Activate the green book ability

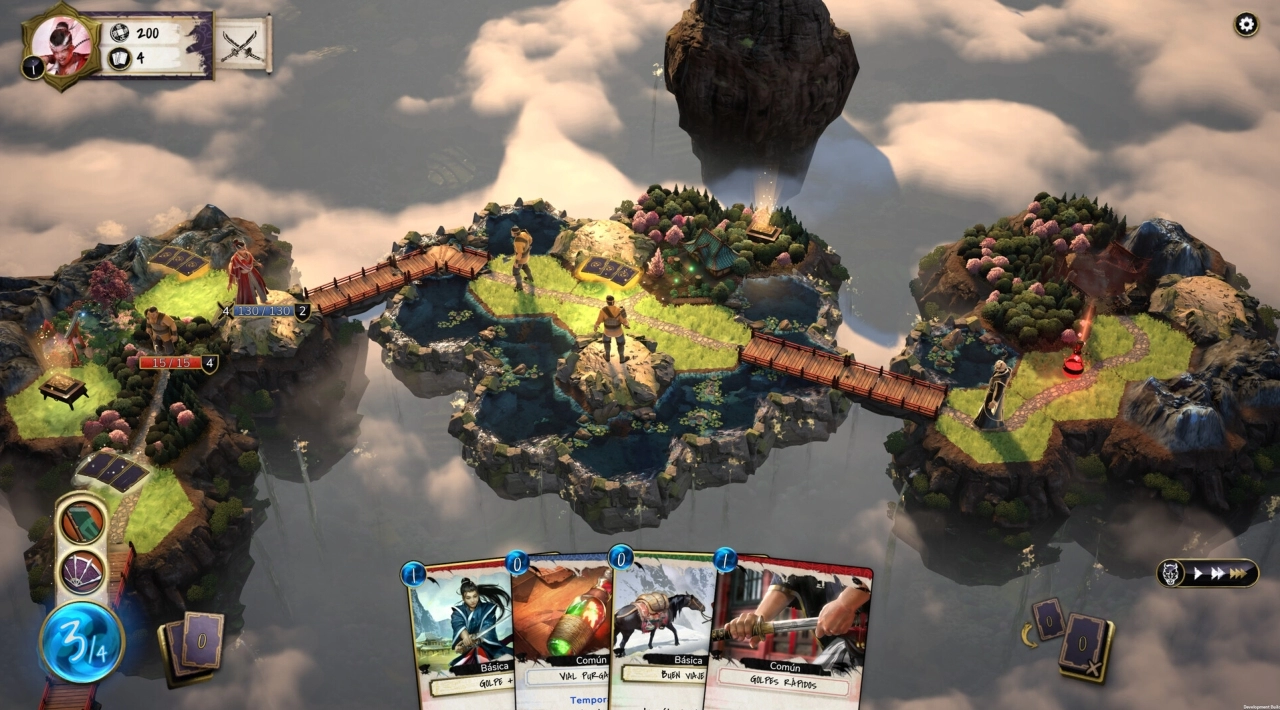(x=82, y=522)
